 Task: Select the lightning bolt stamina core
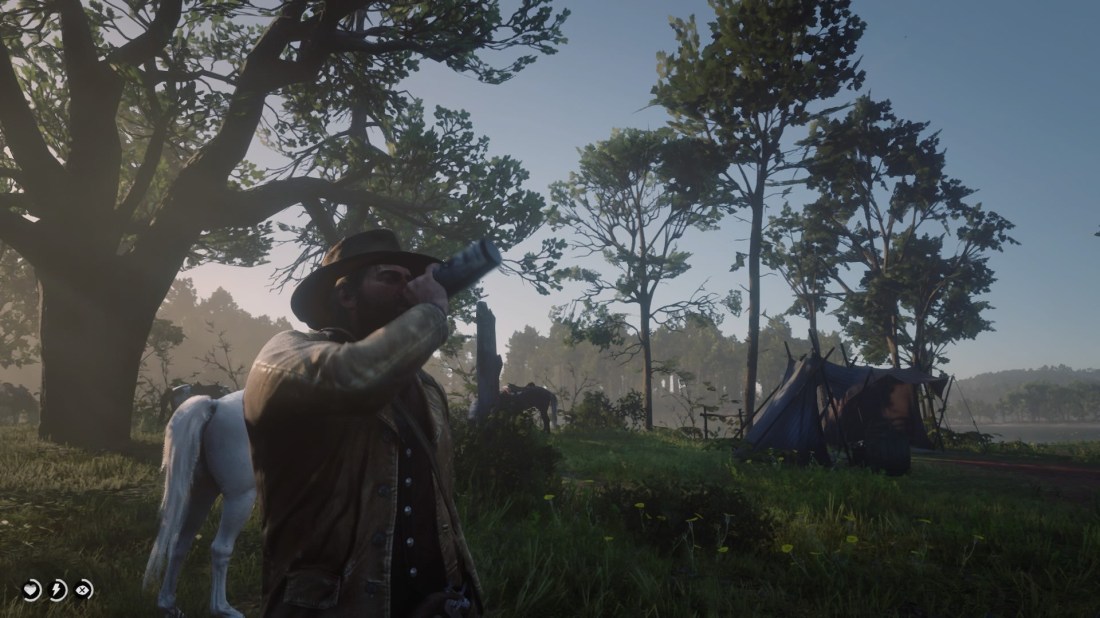58,590
